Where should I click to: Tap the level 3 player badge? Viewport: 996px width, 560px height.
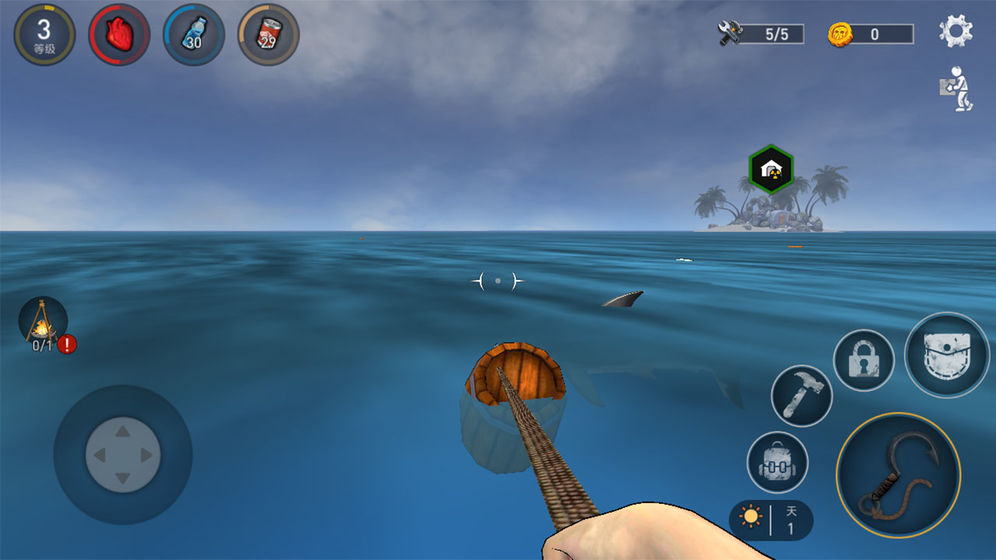(x=44, y=34)
